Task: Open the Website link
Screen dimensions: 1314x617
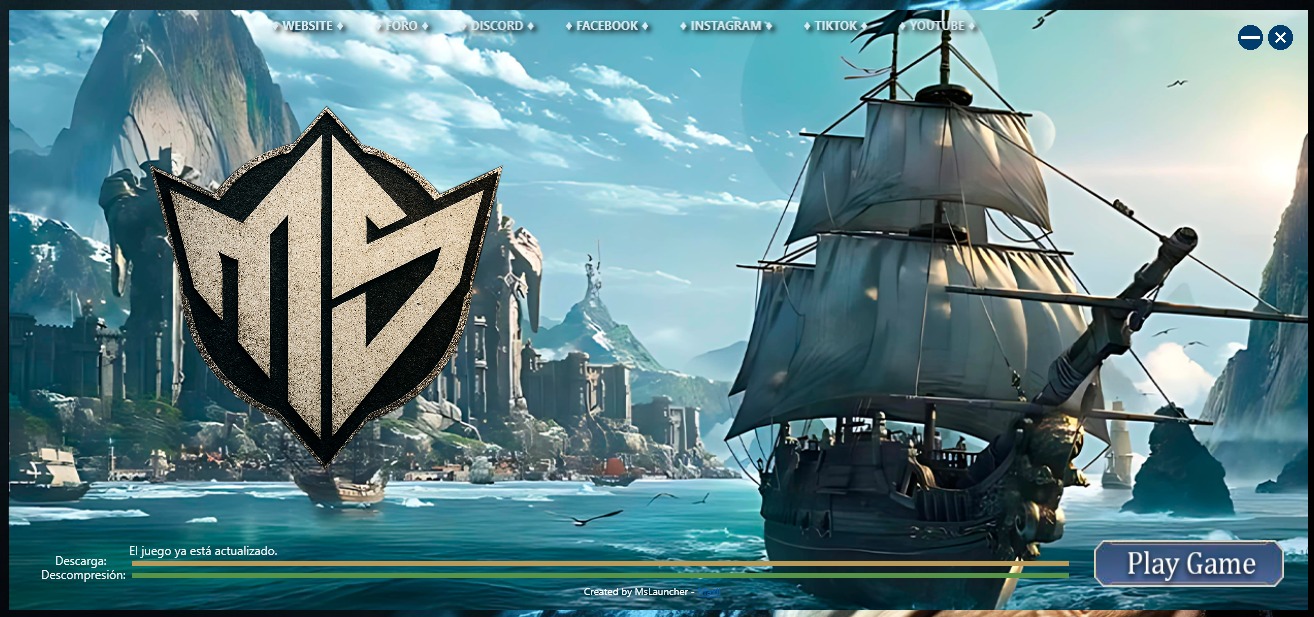Action: coord(307,26)
